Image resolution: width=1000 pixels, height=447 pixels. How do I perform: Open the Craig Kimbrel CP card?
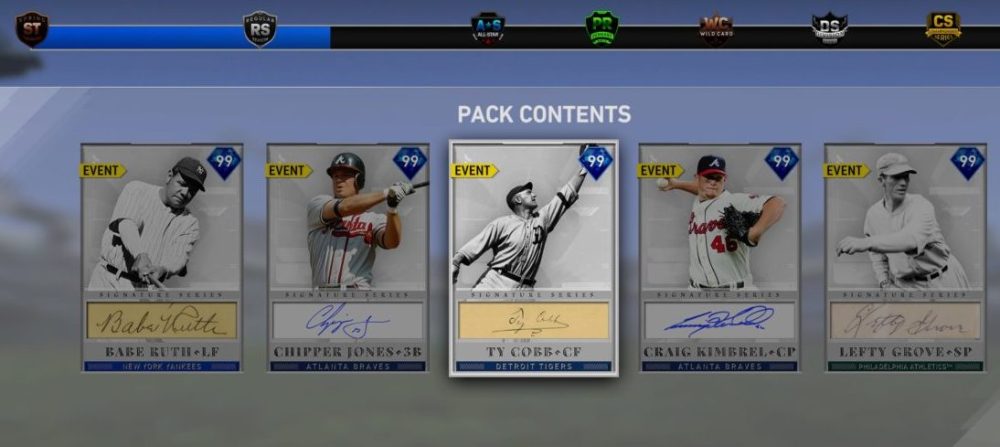tap(719, 258)
